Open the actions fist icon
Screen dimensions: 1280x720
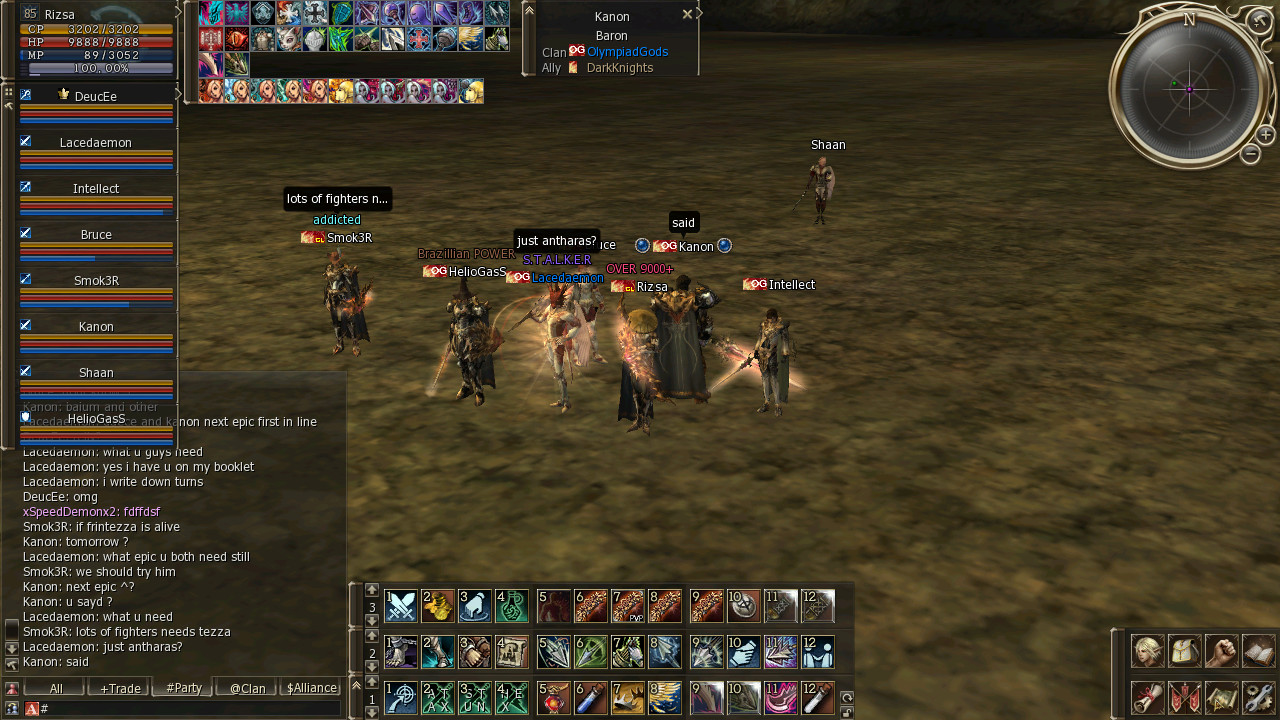point(1221,651)
